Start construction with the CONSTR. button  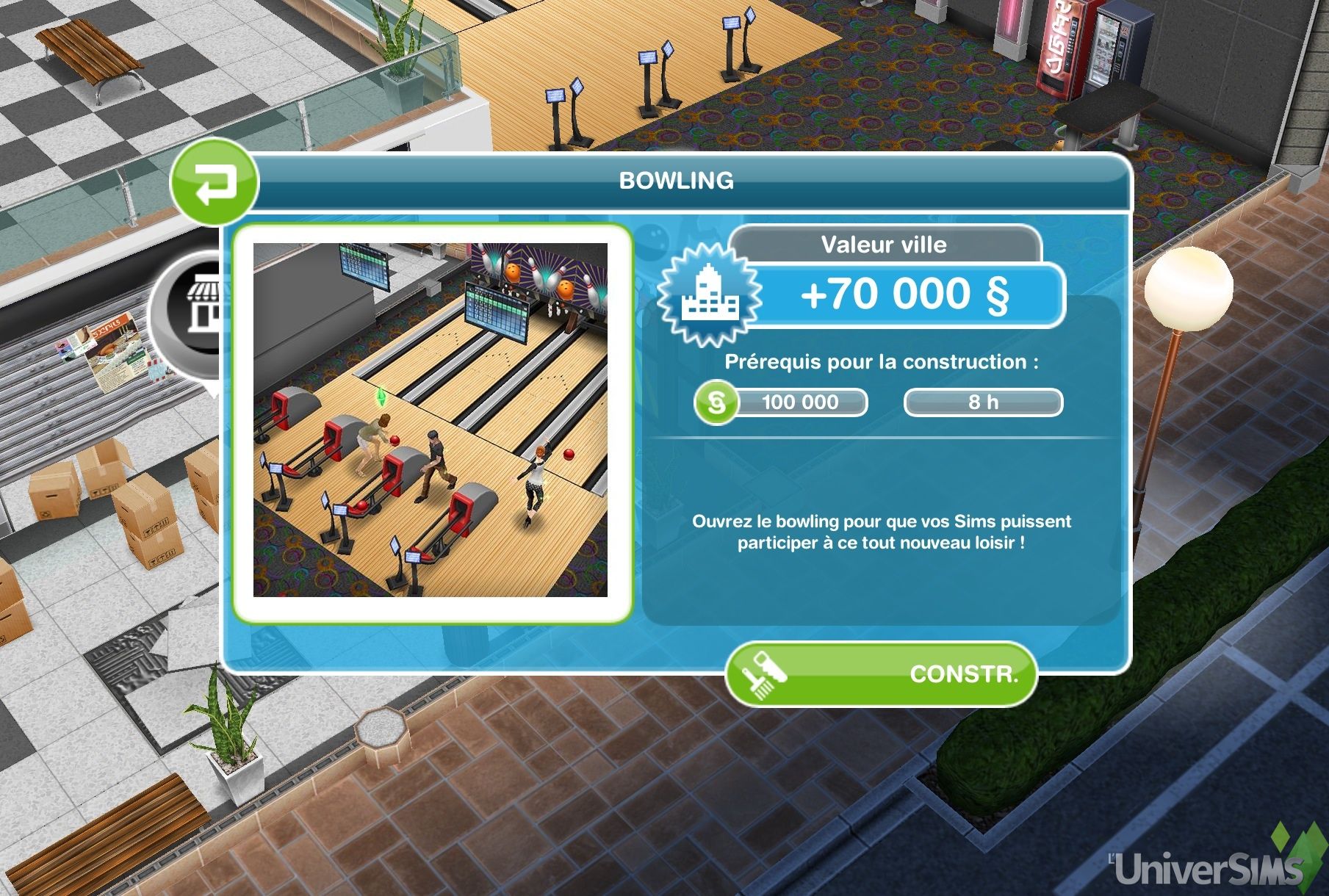[x=881, y=674]
